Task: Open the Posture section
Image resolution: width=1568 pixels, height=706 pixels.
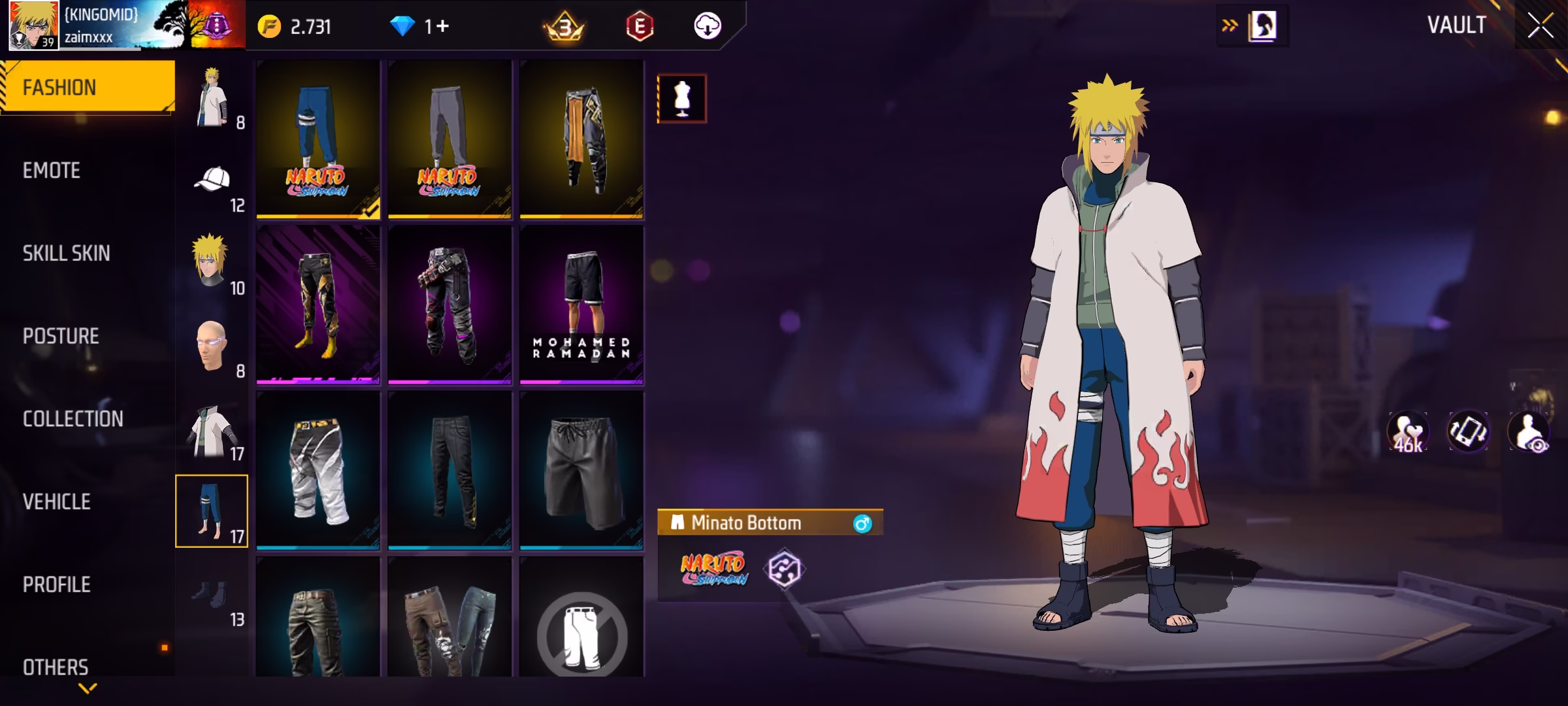Action: pos(61,336)
